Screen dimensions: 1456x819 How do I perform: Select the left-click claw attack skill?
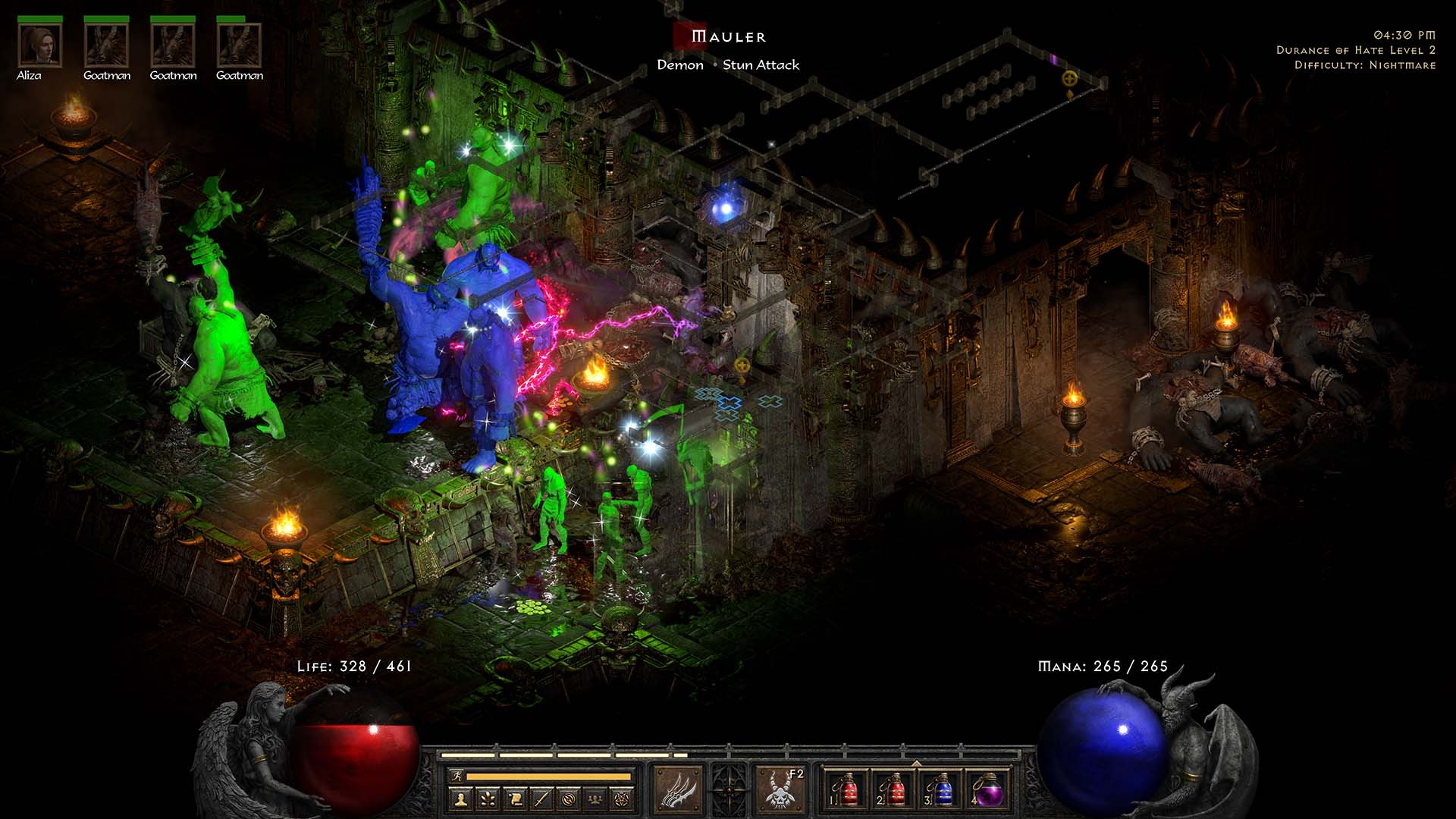click(x=677, y=790)
